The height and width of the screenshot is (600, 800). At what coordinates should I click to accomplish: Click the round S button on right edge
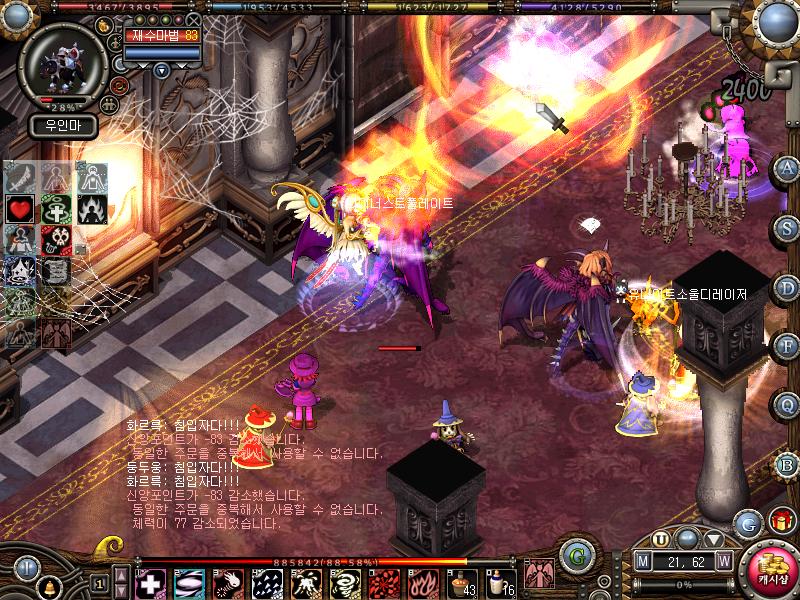click(x=788, y=226)
